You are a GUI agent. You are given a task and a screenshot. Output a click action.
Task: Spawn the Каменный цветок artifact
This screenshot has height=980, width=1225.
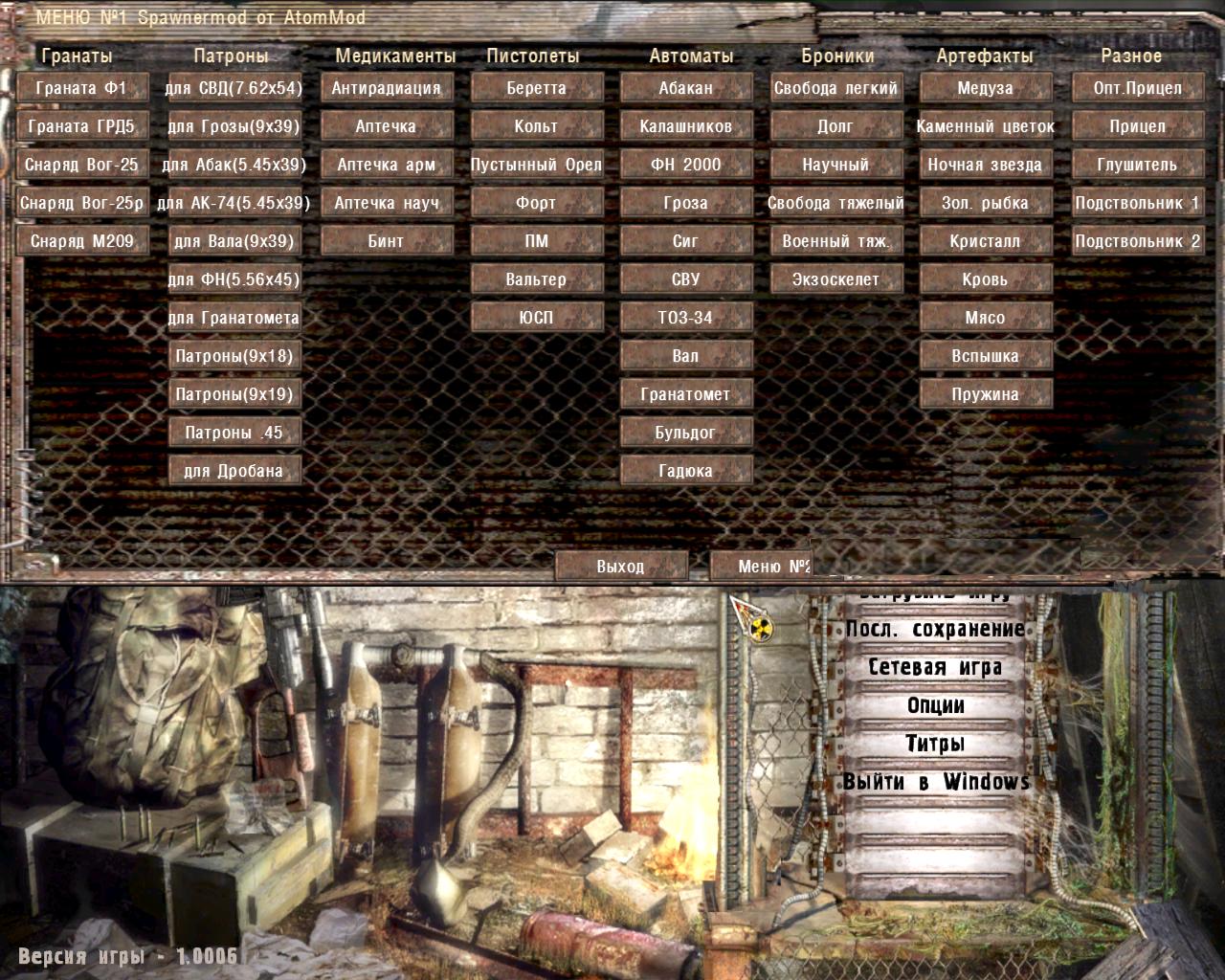(x=986, y=125)
